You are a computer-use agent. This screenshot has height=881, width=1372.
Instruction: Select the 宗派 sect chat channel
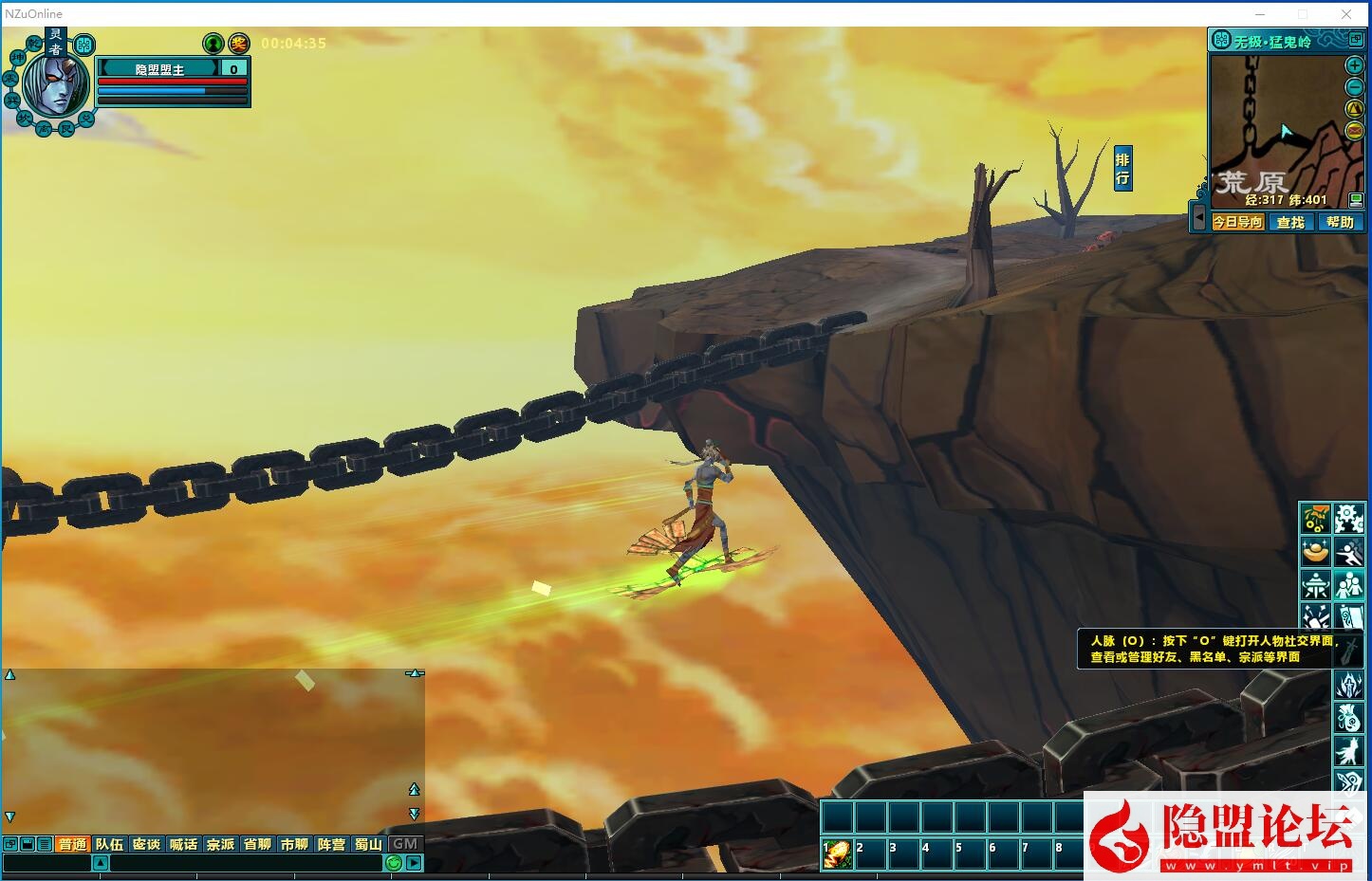tap(220, 844)
